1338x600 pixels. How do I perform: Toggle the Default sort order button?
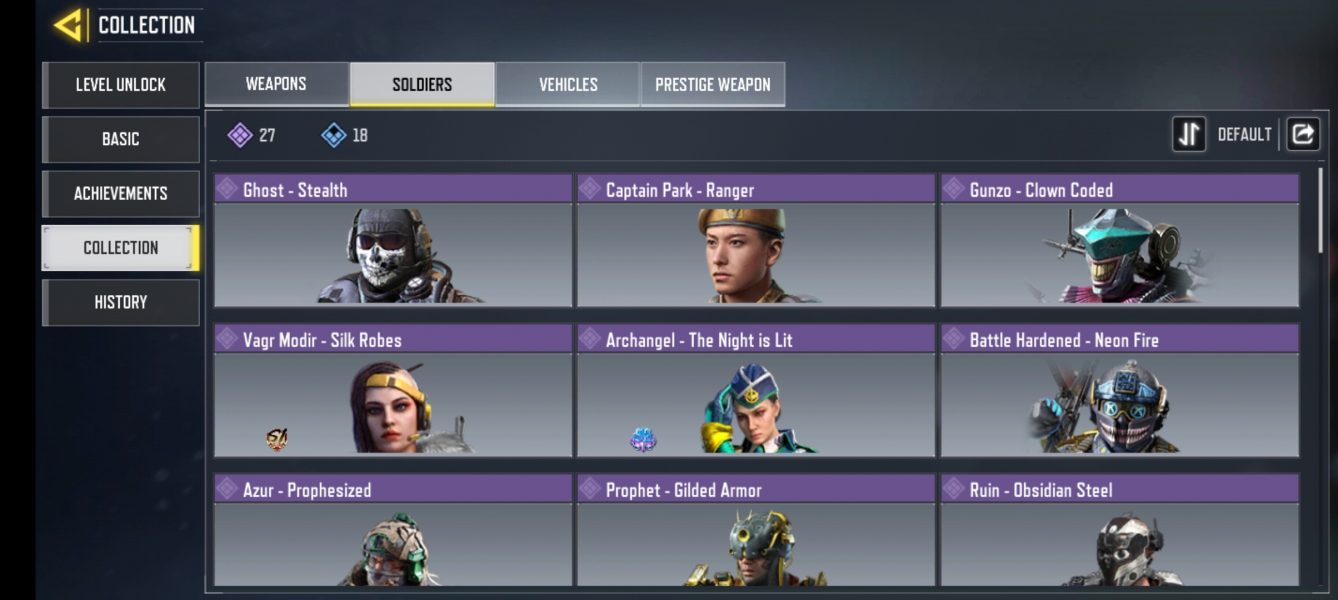1189,134
